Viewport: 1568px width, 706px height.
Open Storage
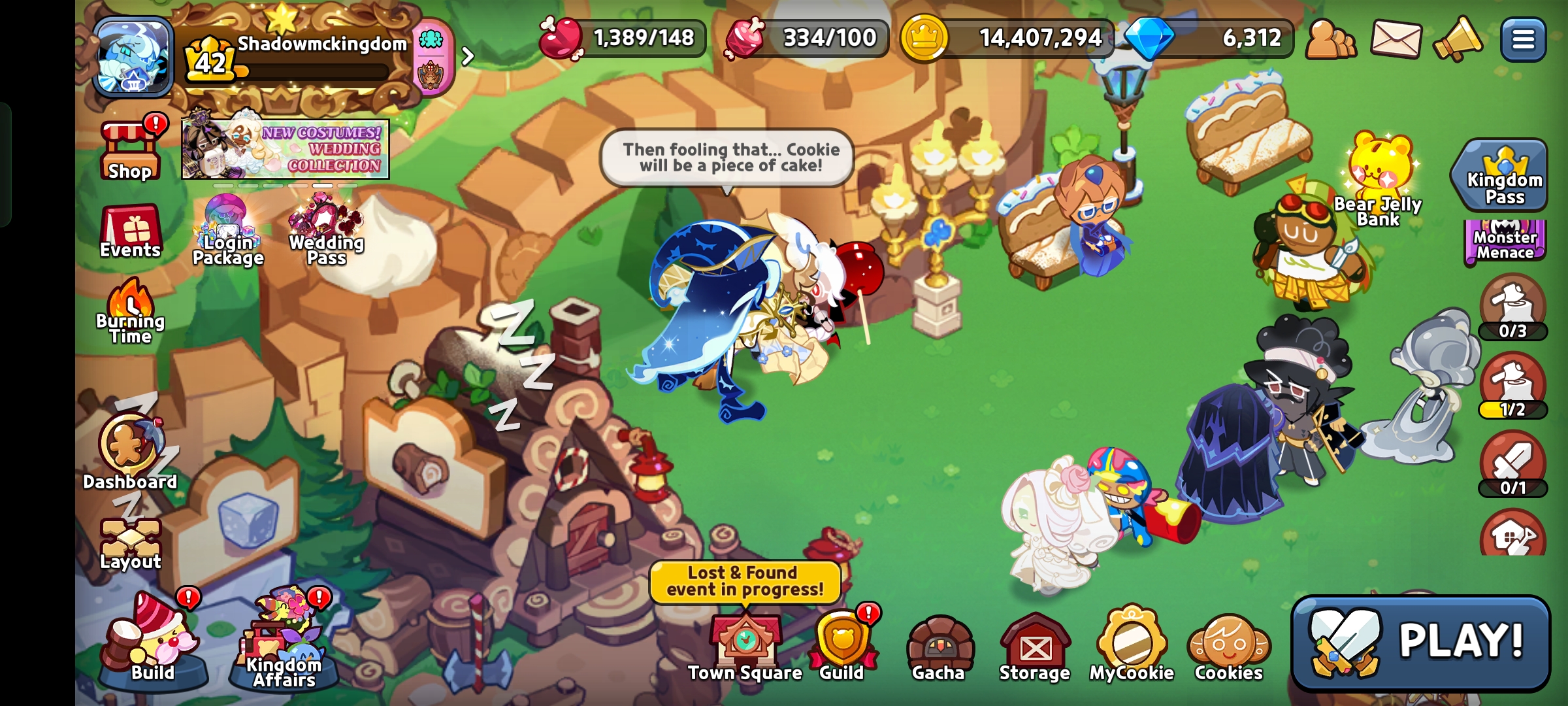[x=1034, y=647]
